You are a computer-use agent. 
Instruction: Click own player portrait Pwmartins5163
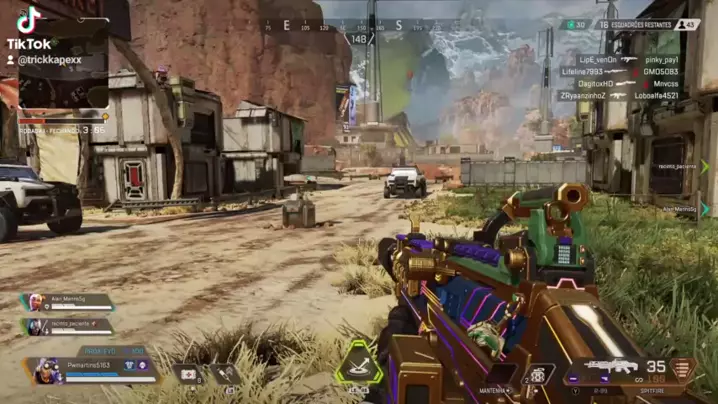(48, 370)
